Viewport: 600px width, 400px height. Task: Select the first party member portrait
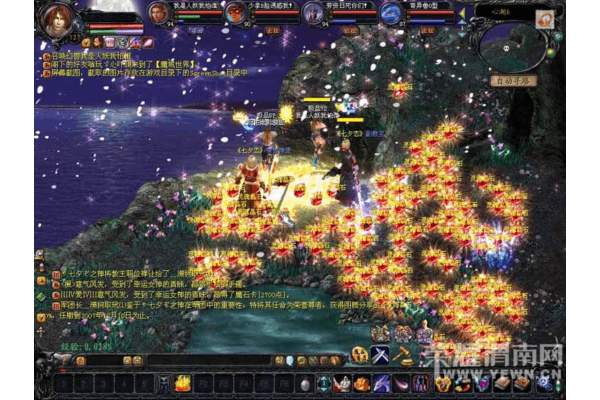(158, 13)
